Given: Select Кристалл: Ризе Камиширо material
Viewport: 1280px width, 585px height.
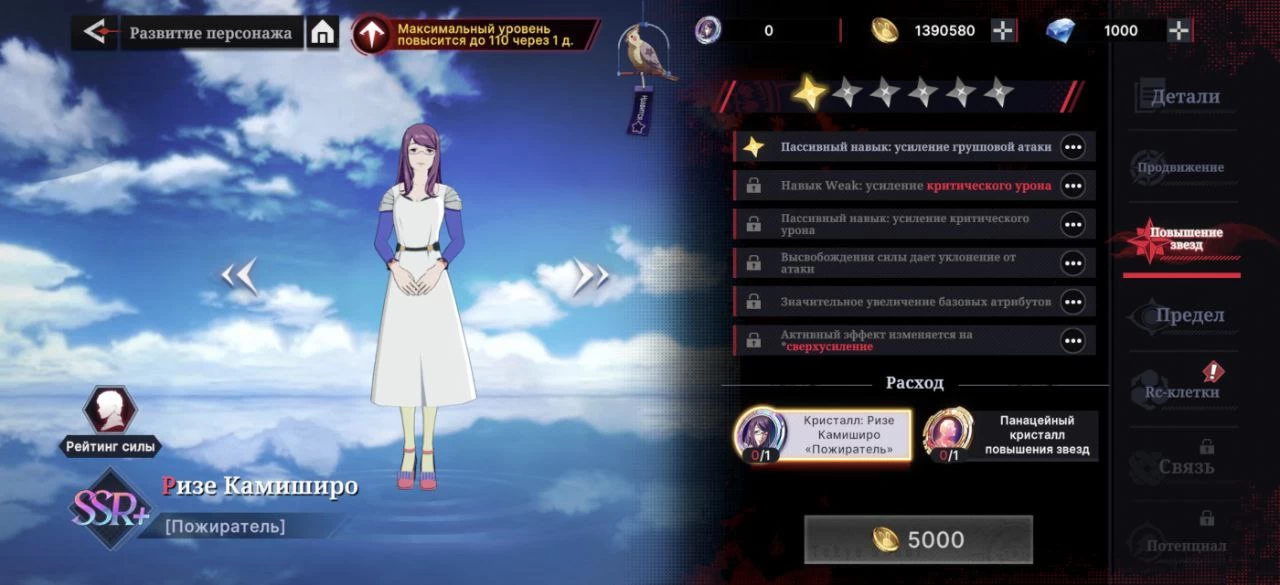Looking at the screenshot, I should click(823, 435).
